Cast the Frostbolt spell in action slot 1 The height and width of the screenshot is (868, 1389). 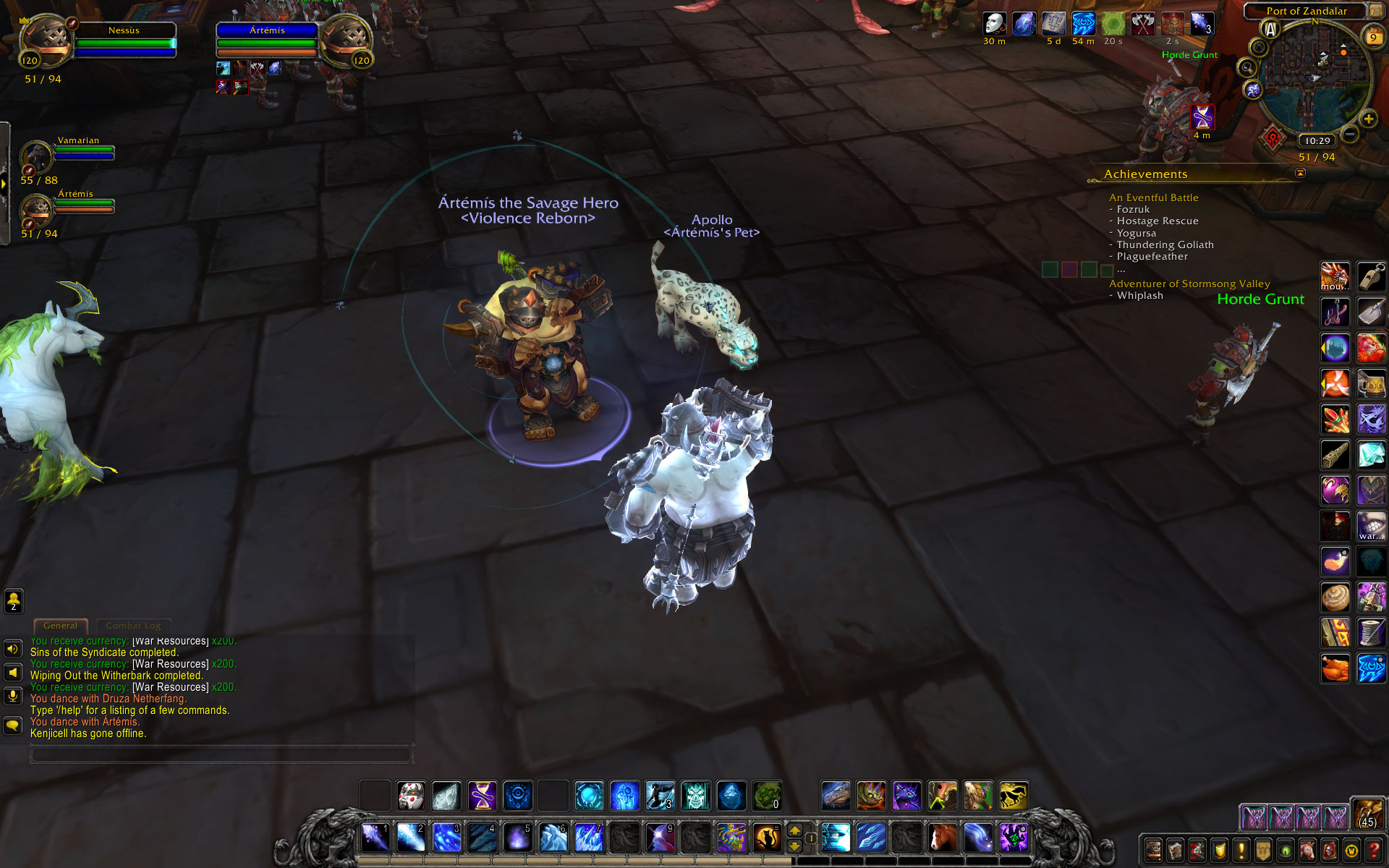(375, 838)
